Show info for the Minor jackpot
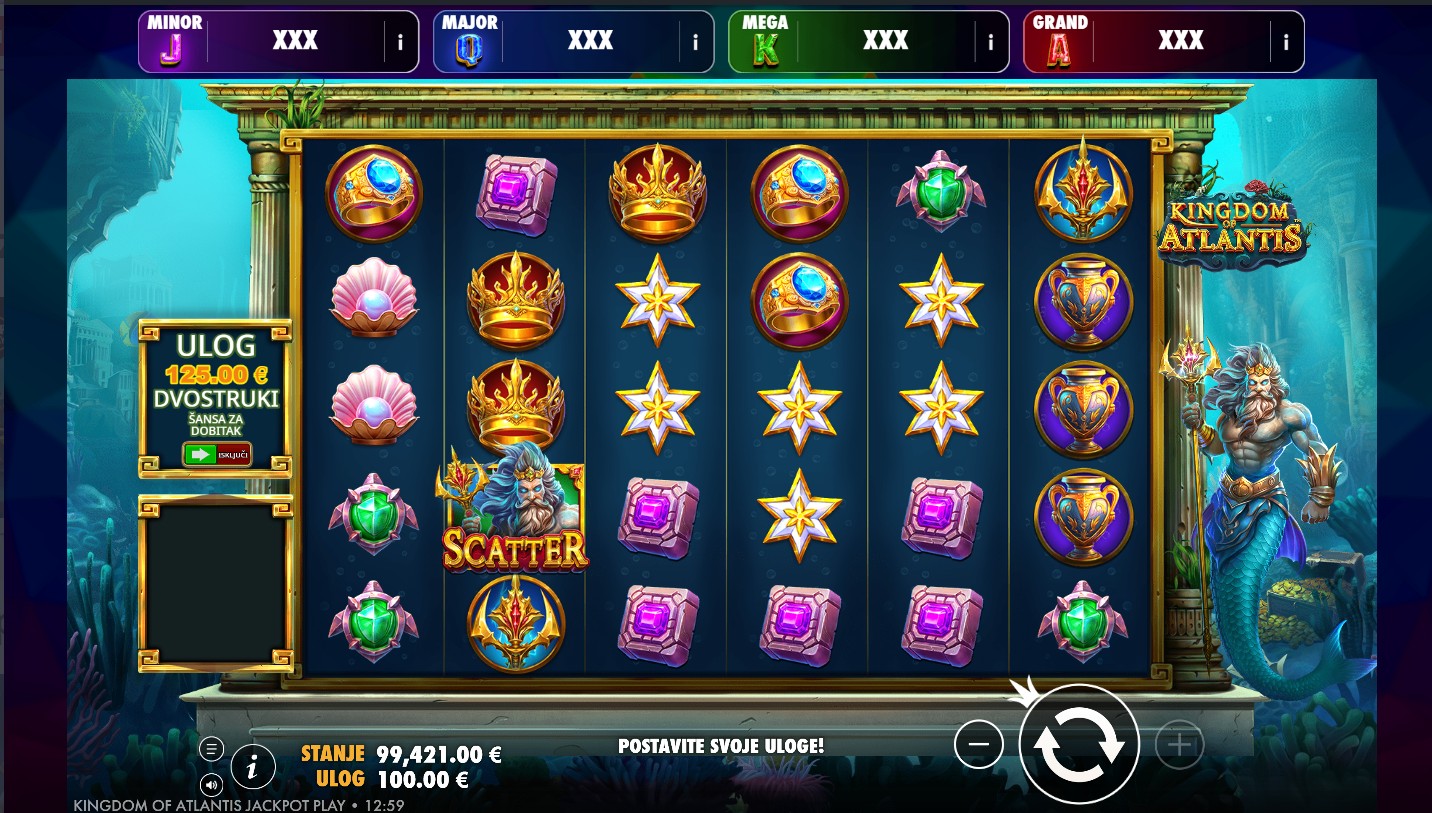1432x813 pixels. [x=400, y=42]
